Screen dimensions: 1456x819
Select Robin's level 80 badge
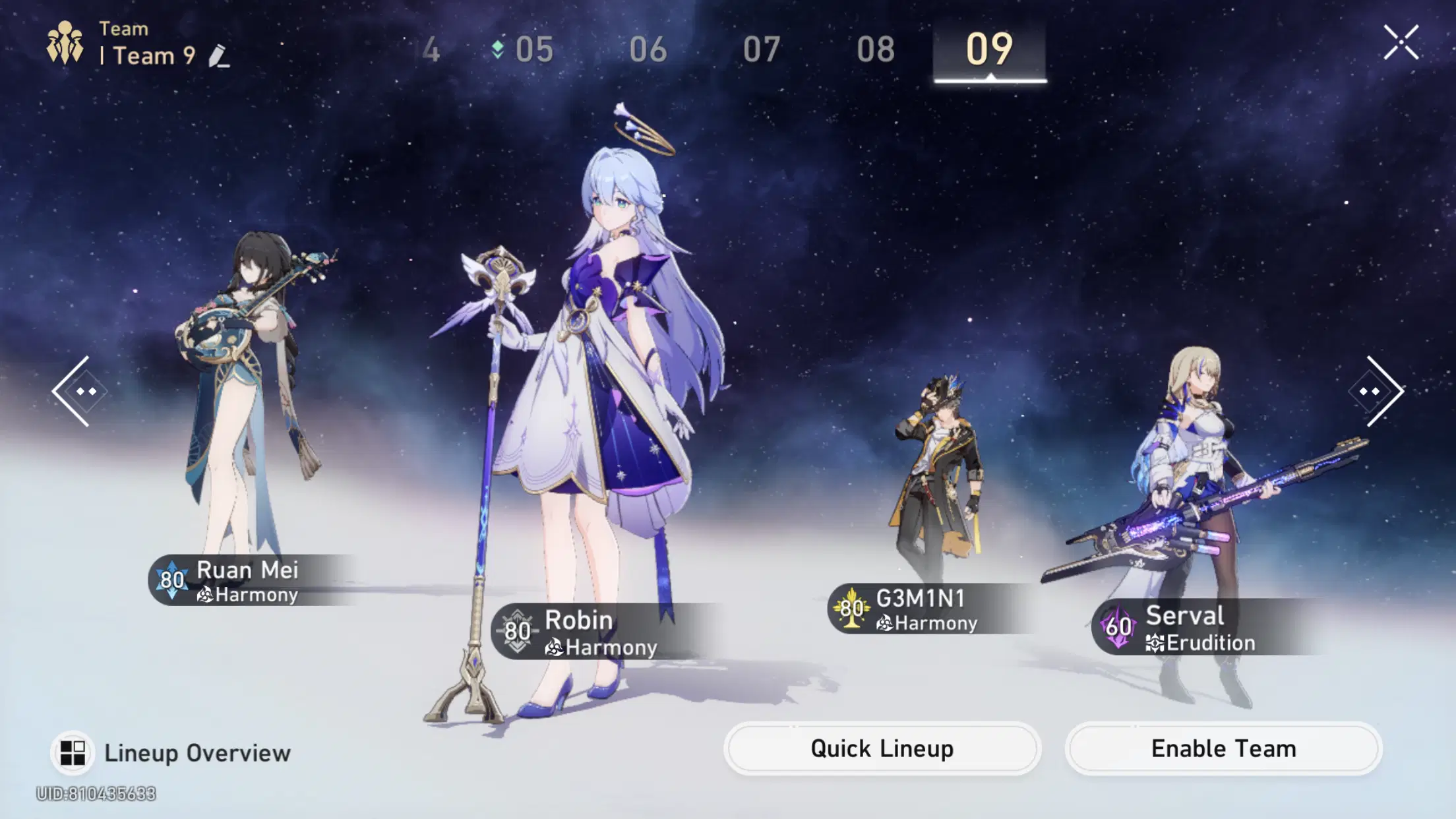[x=518, y=632]
